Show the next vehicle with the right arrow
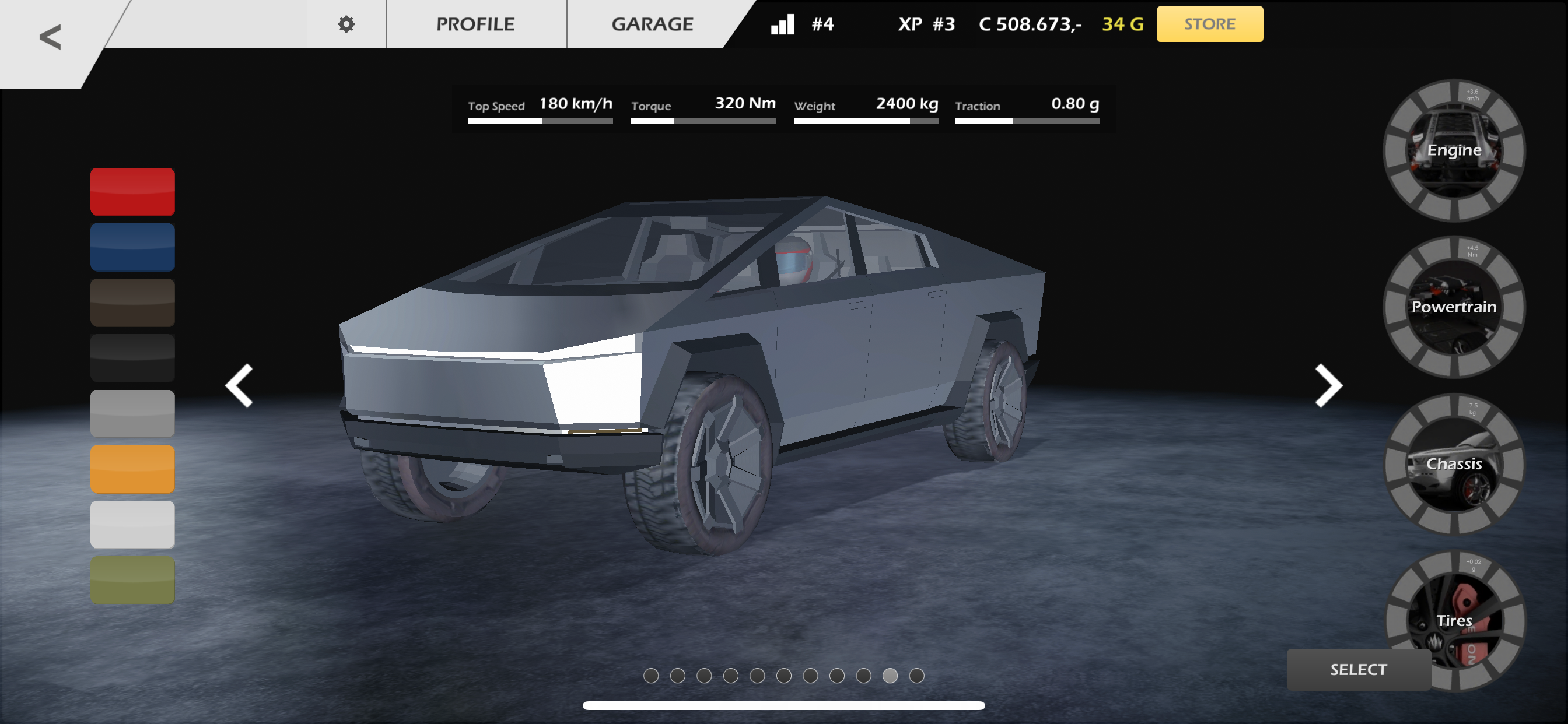Viewport: 1568px width, 724px height. 1328,386
